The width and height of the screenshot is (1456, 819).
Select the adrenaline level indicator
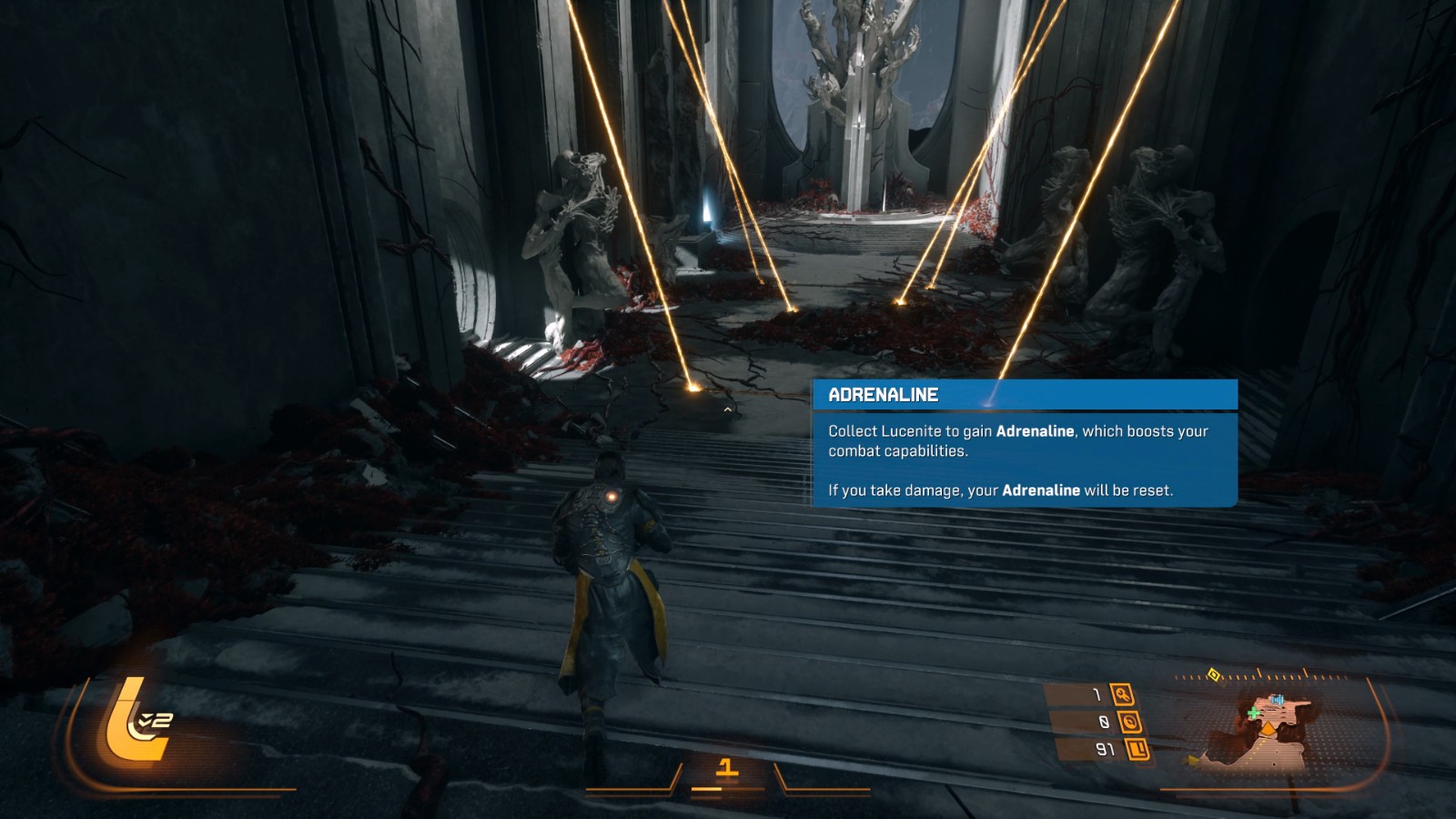[x=726, y=769]
